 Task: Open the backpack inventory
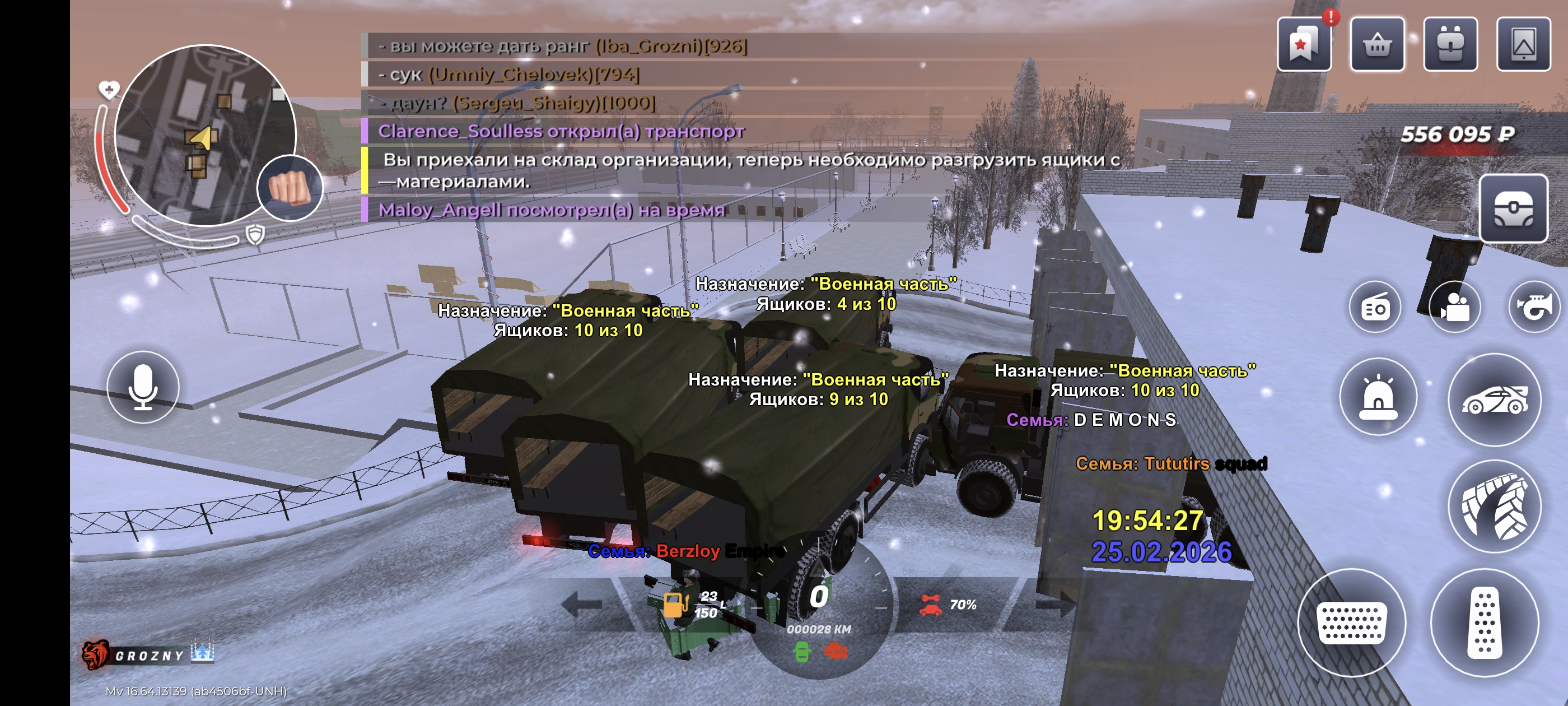1450,45
